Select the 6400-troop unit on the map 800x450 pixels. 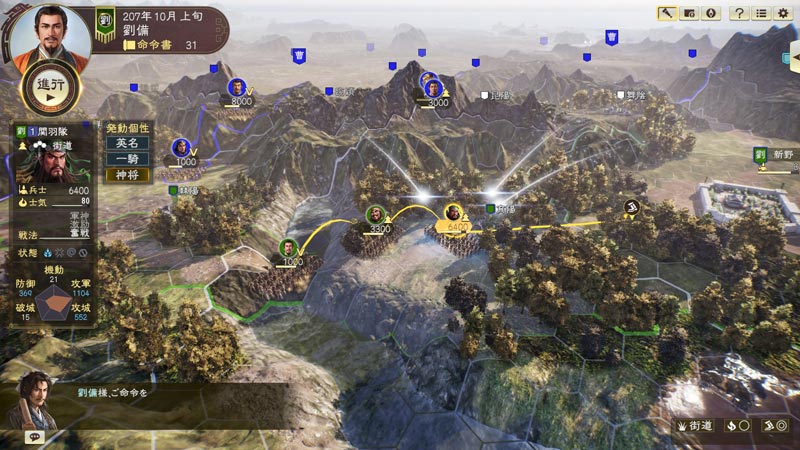click(x=454, y=214)
